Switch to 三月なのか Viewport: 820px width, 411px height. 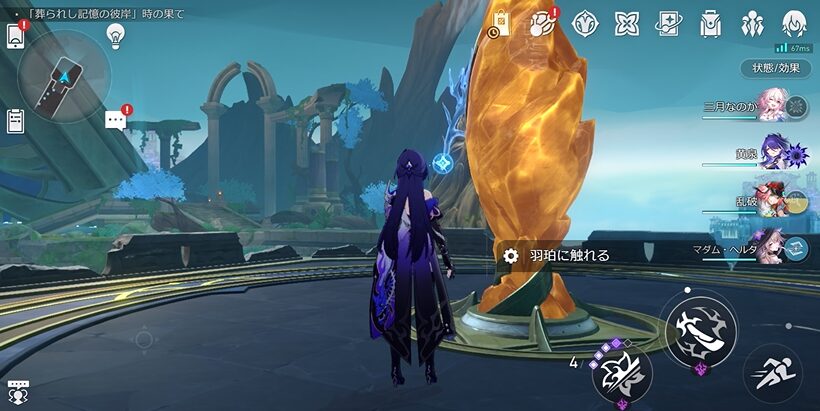click(x=772, y=105)
